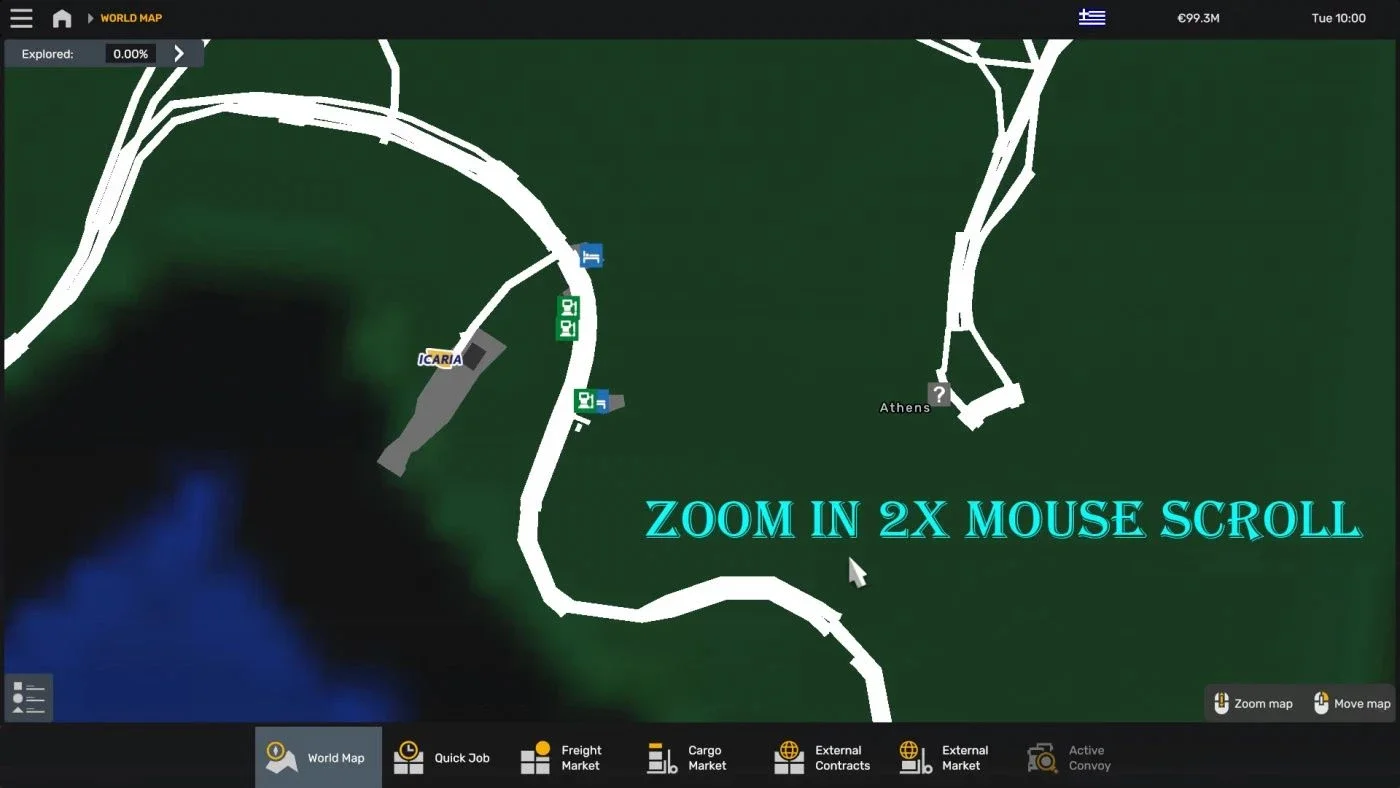
Task: Click the question mark marker at Athens
Action: tap(938, 393)
